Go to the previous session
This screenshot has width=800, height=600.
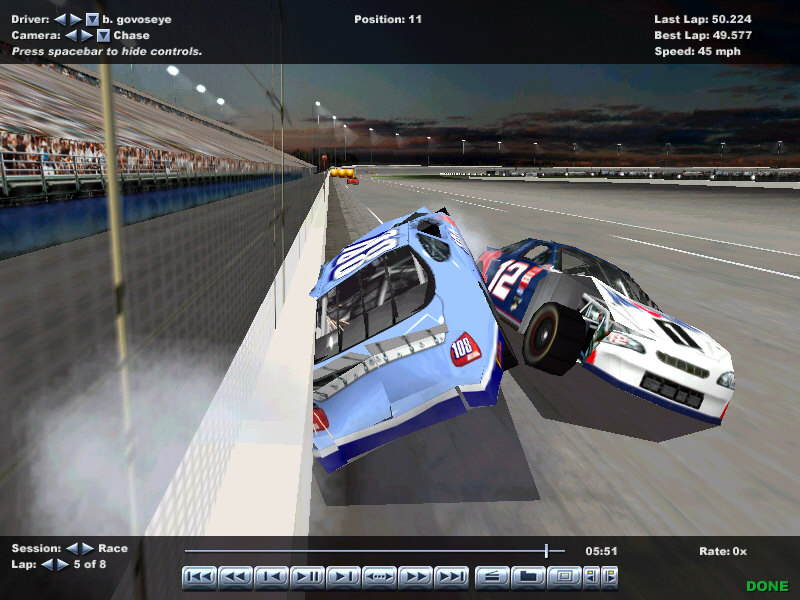click(x=71, y=549)
